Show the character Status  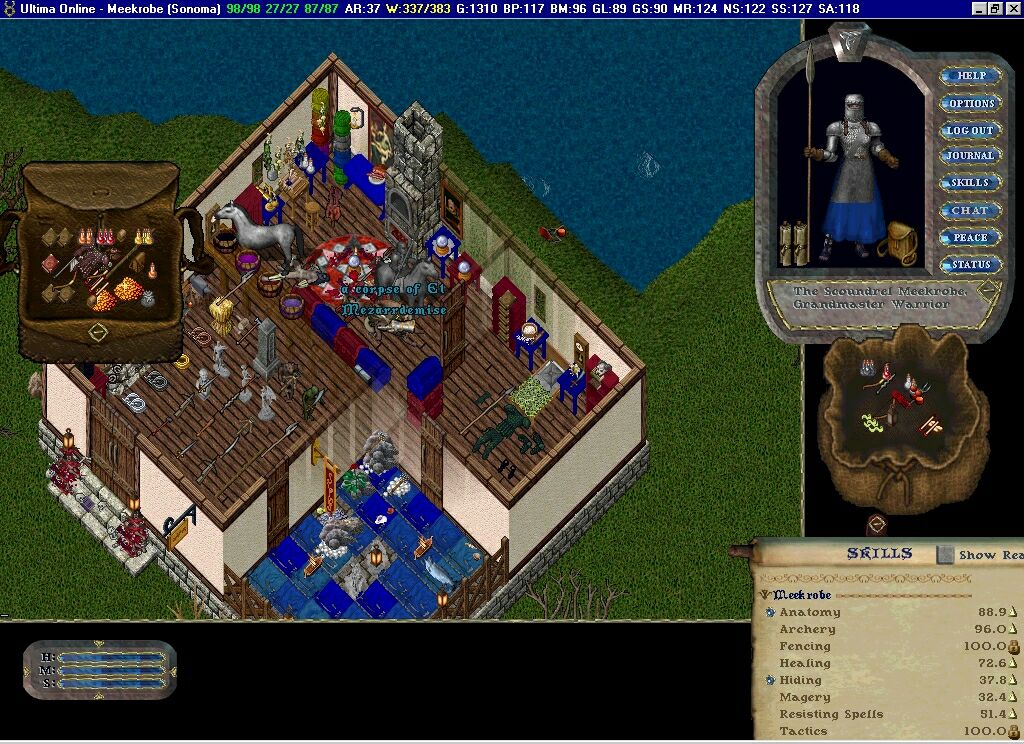point(969,265)
